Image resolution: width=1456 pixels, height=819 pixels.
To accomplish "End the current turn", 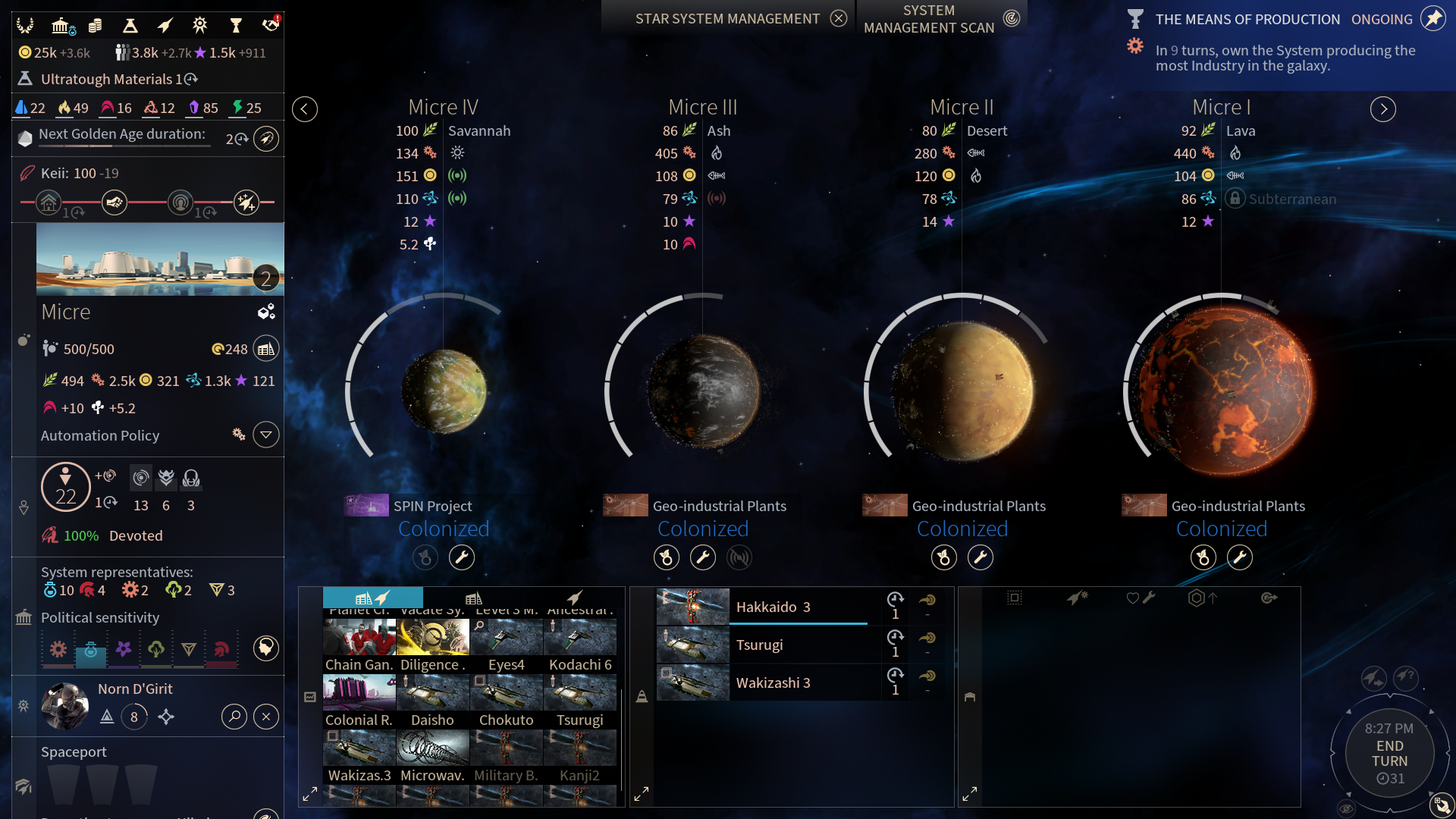I will [x=1389, y=753].
